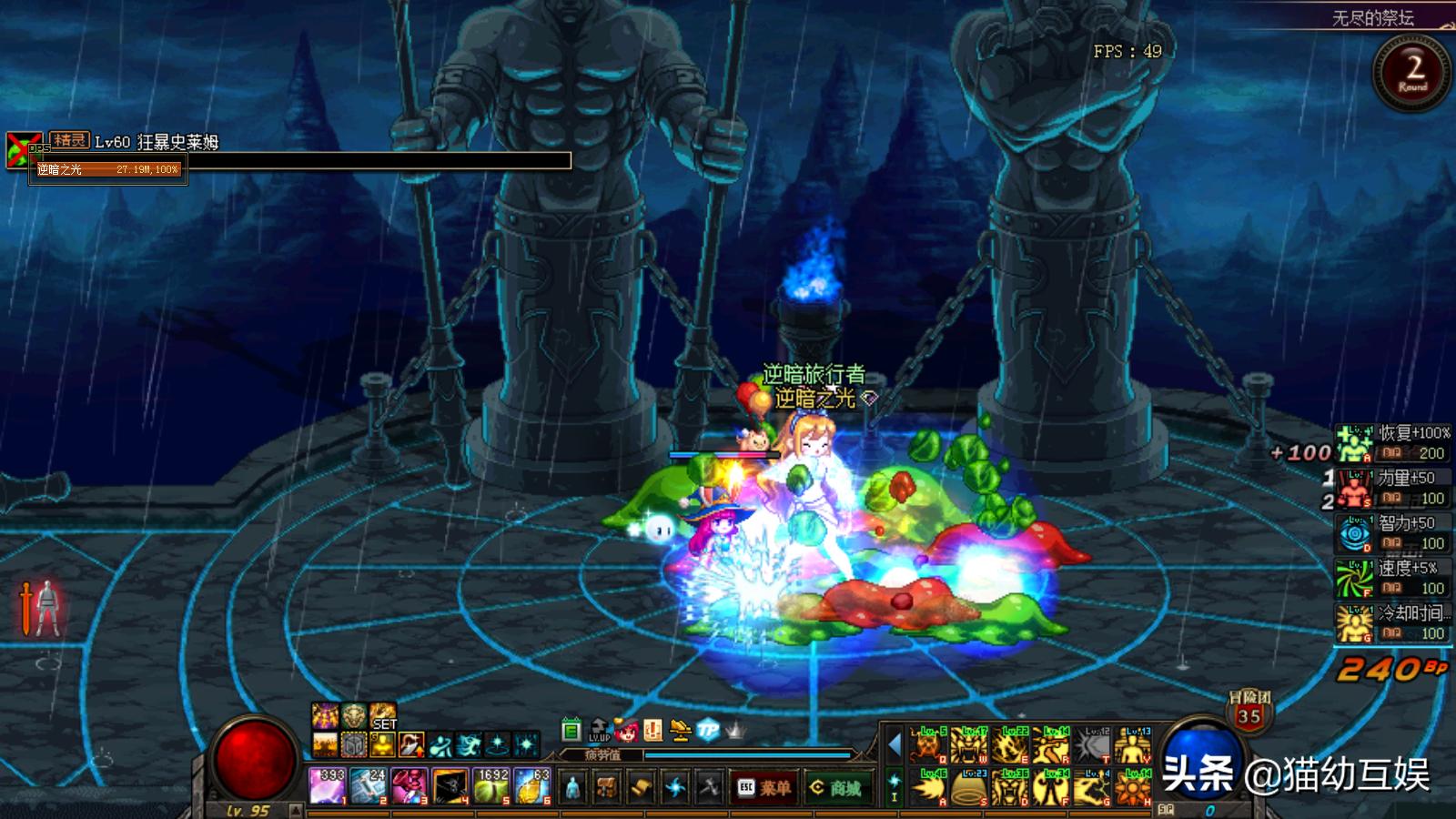Trigger the Lv.23 ring skill on S

coord(968,787)
